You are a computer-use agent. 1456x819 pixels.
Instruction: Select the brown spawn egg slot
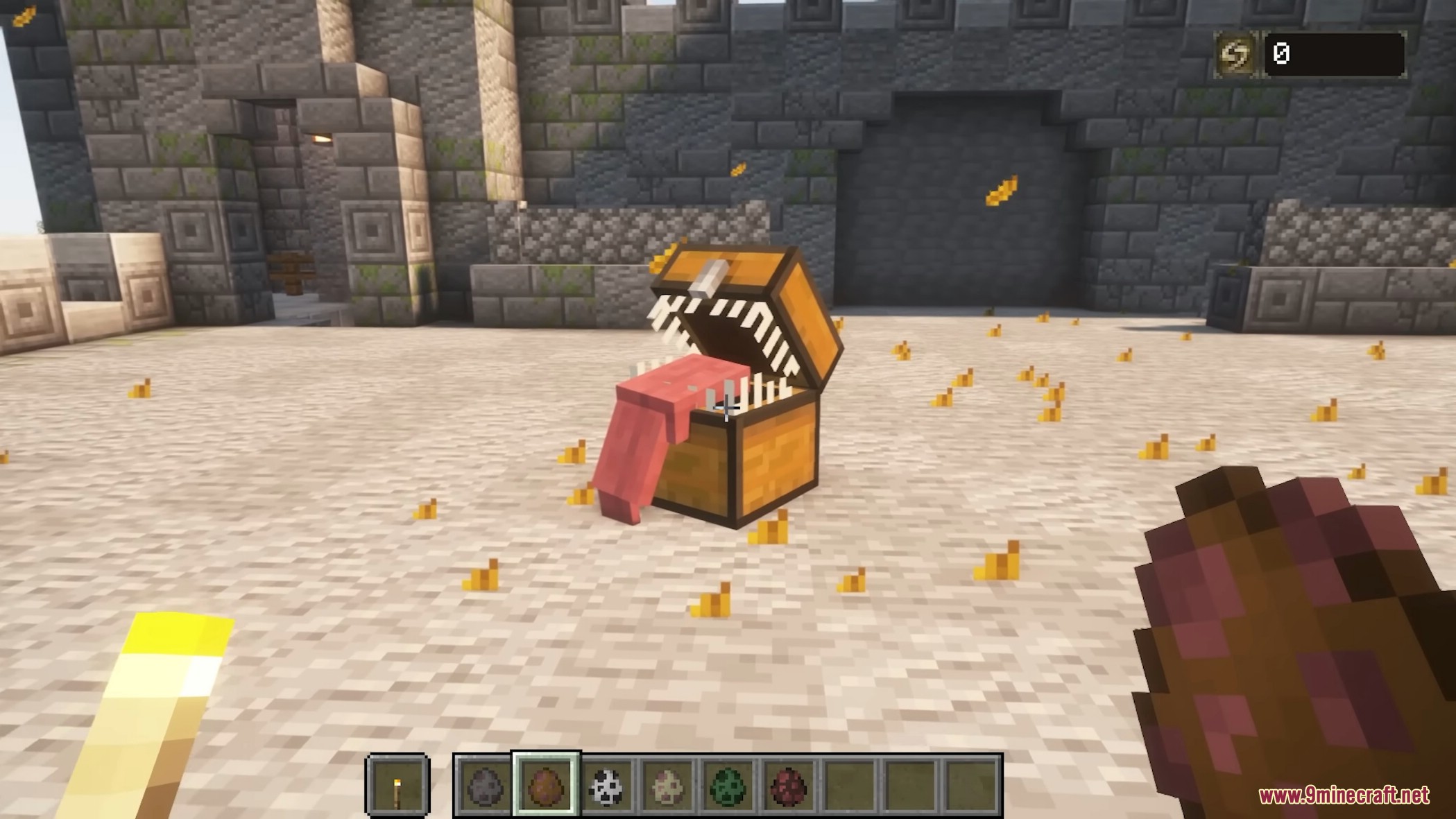(546, 786)
